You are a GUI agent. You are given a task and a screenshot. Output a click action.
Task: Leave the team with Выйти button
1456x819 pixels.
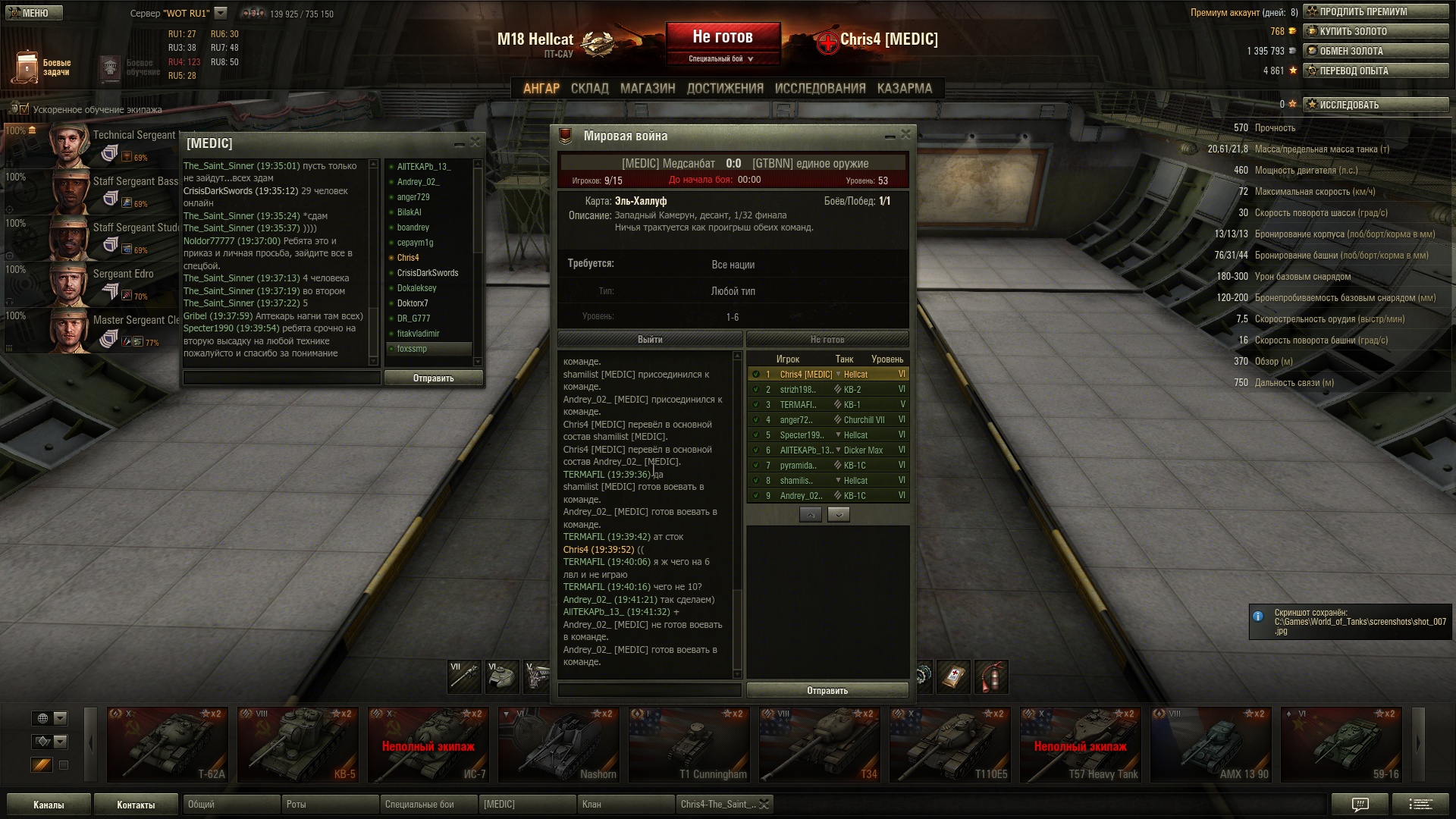pos(649,340)
